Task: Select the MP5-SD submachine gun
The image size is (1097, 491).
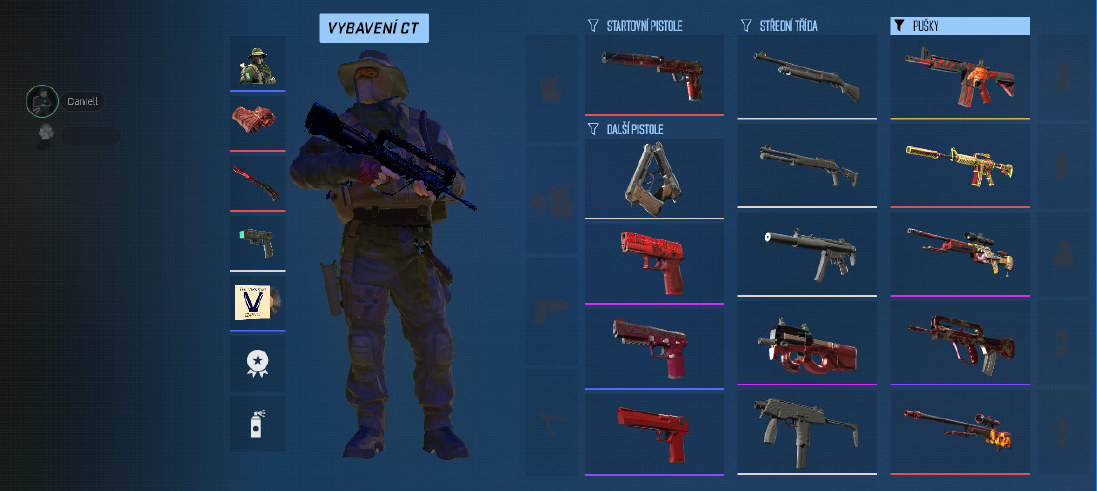Action: click(807, 251)
